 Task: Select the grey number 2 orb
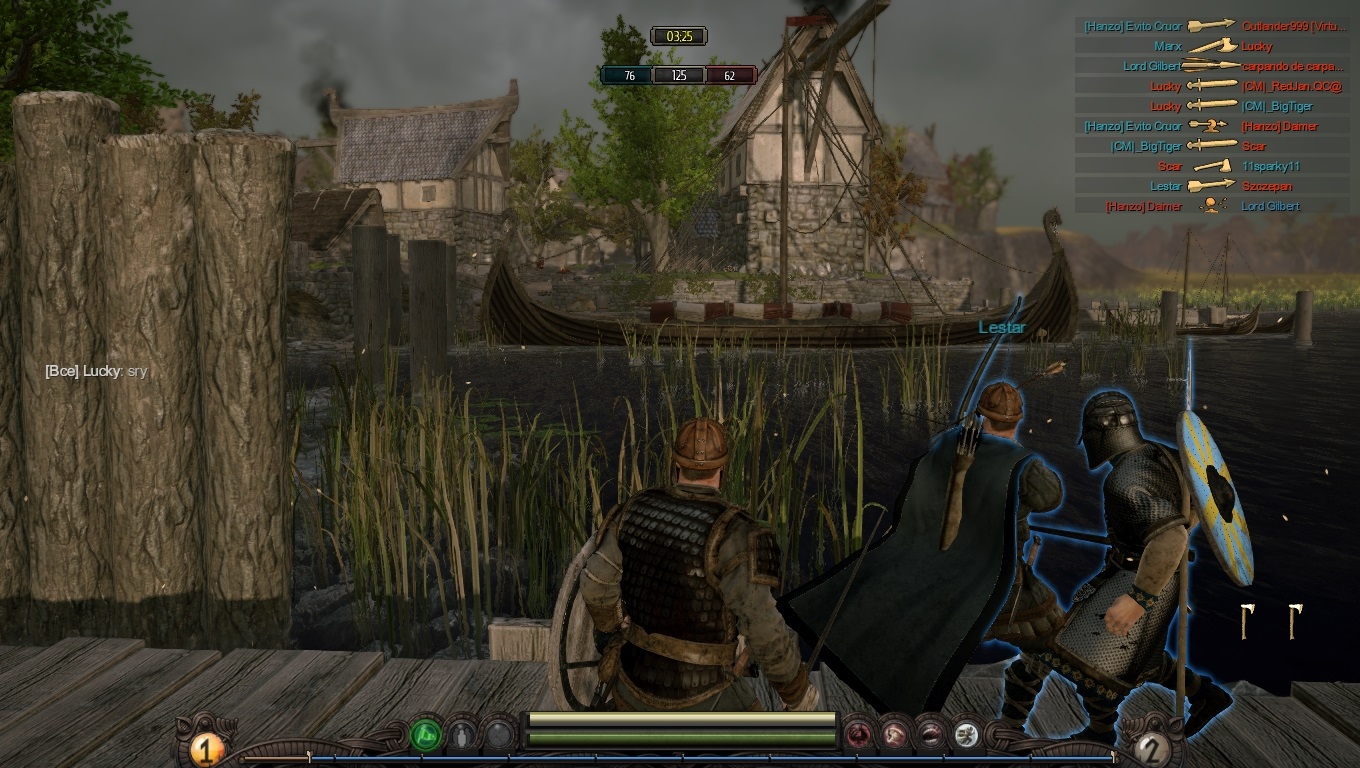1153,748
